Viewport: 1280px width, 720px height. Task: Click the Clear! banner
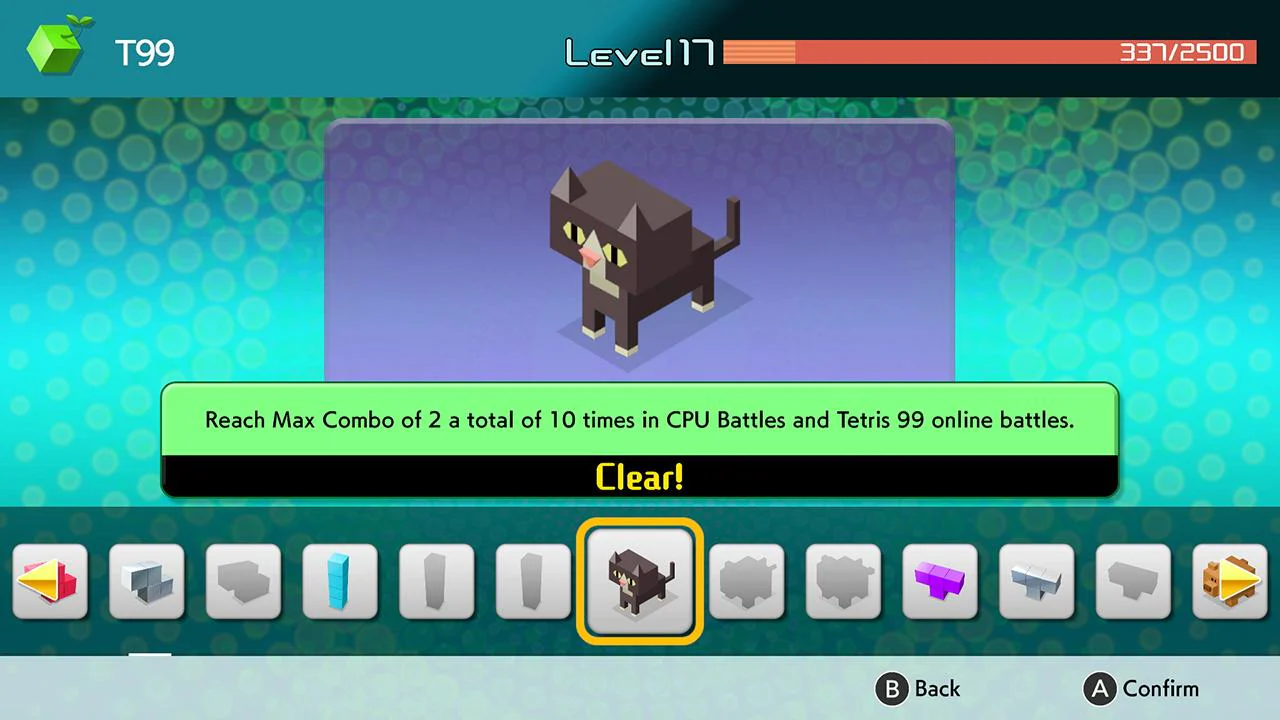(639, 477)
